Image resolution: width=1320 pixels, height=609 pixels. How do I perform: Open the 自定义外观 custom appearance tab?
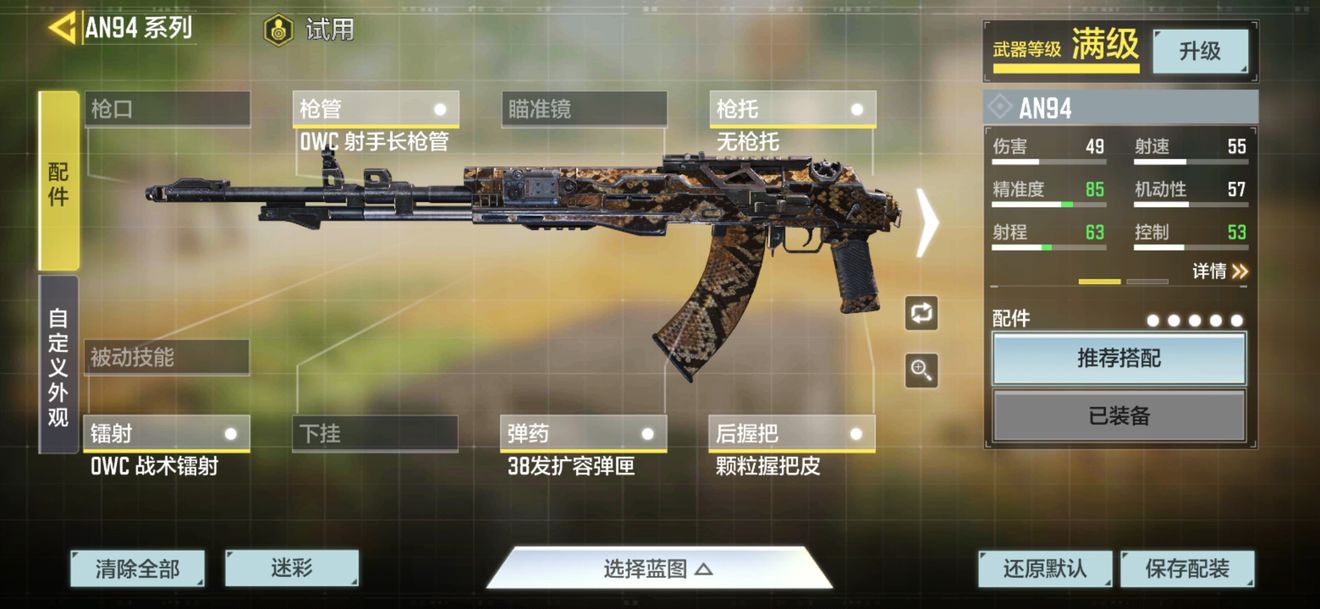click(x=59, y=365)
